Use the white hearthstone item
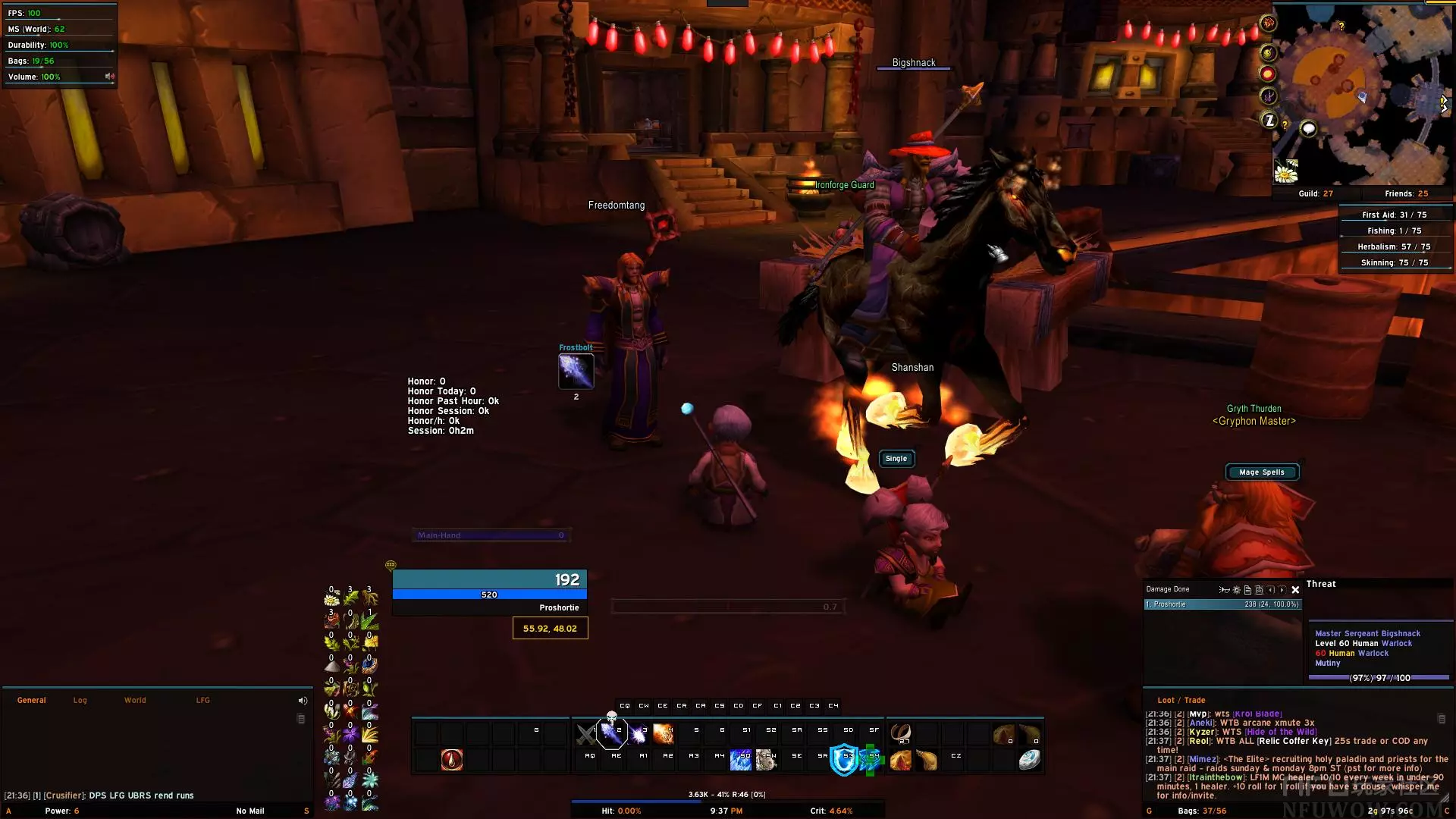1456x819 pixels. click(x=1029, y=759)
